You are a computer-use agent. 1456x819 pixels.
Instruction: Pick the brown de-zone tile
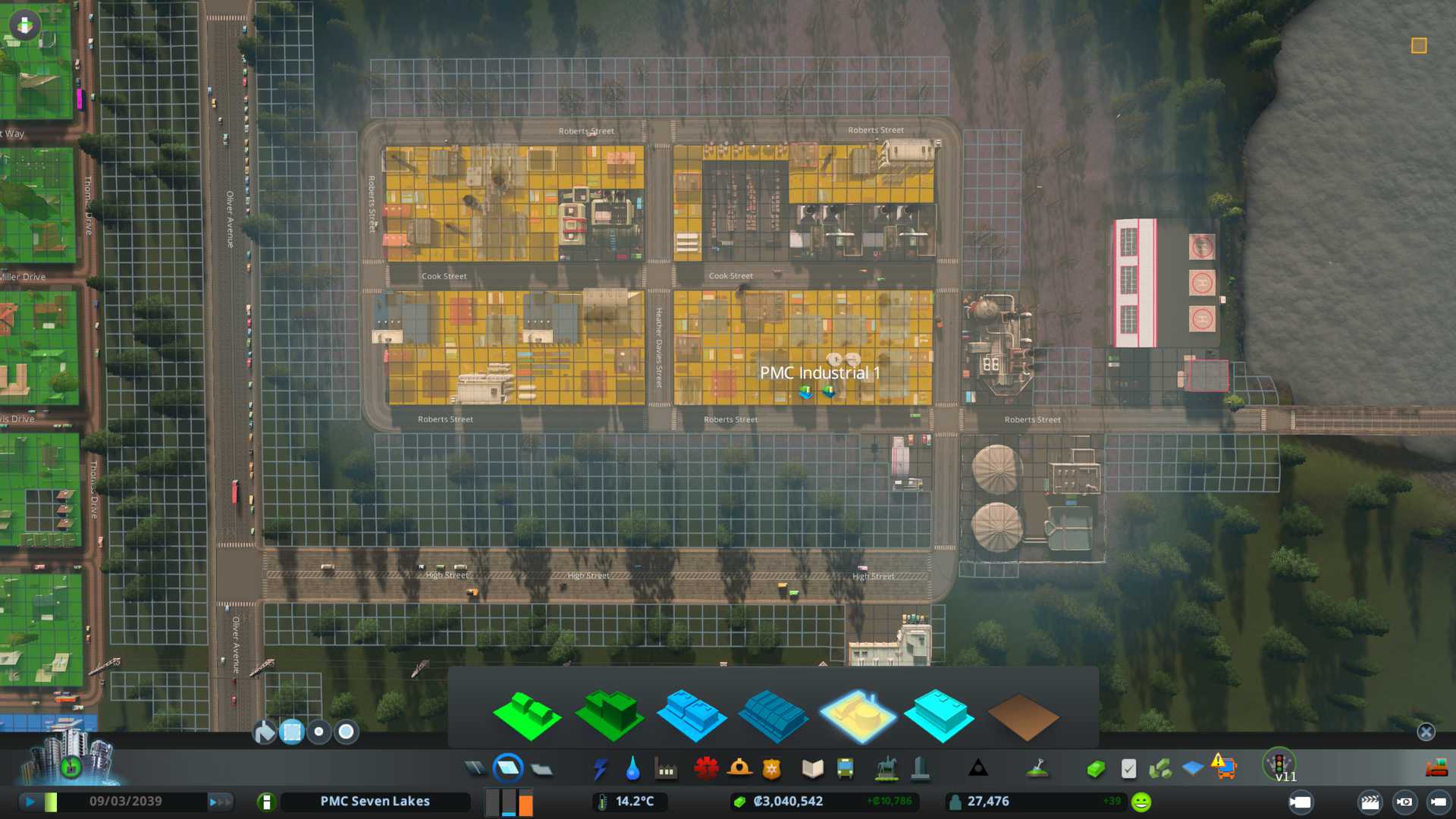coord(1022,717)
